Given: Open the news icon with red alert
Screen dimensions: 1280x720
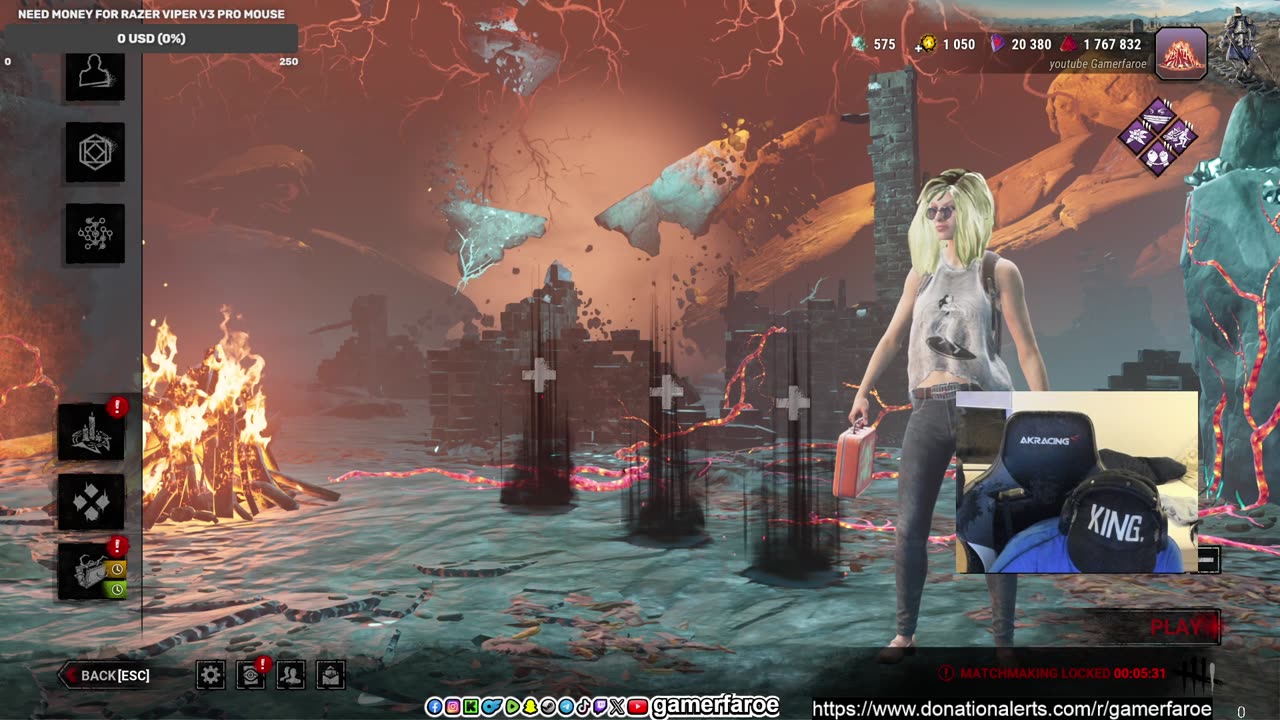Looking at the screenshot, I should coord(250,675).
